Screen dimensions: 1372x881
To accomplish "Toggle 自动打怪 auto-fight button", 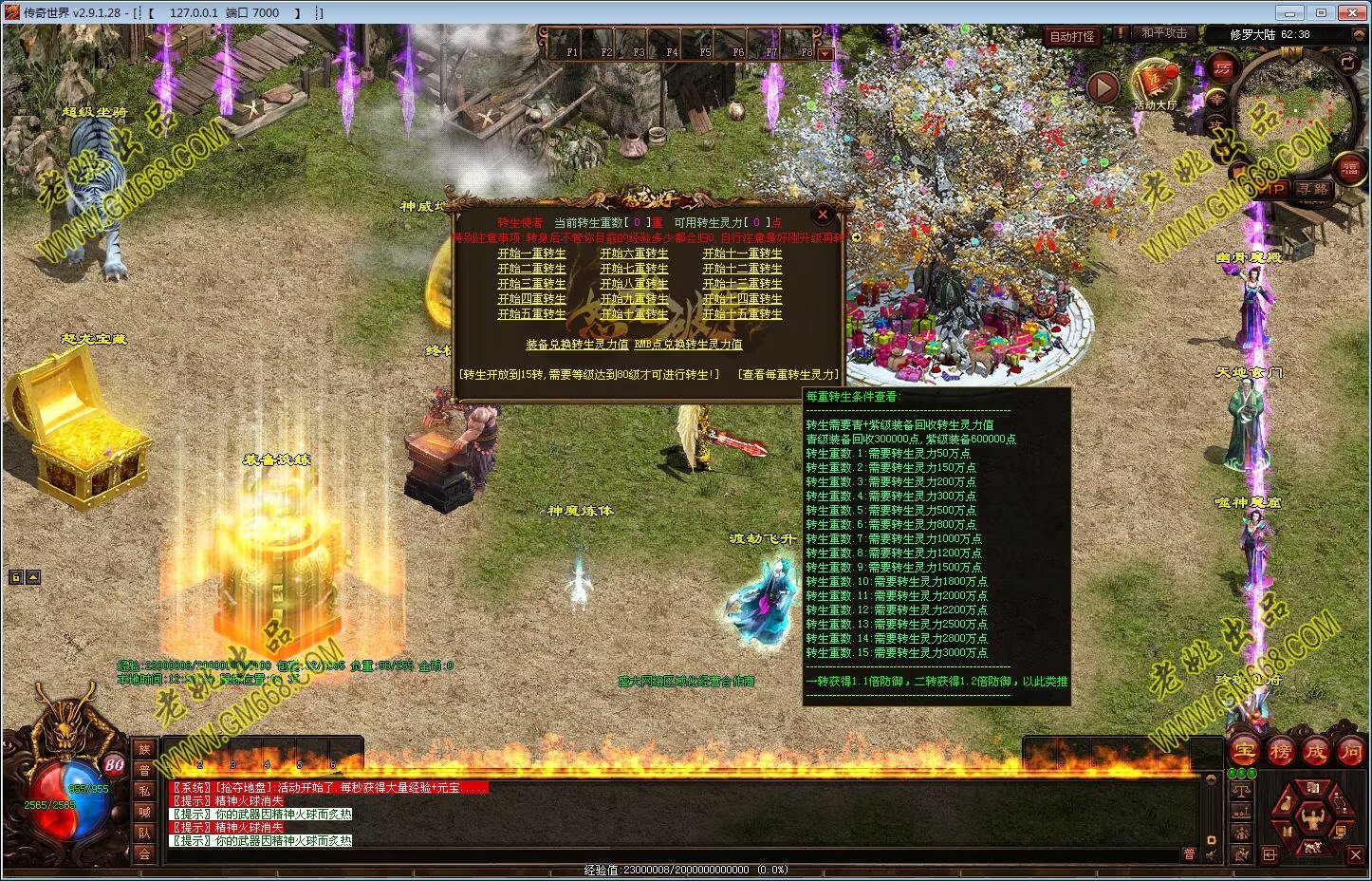I will click(x=1072, y=36).
